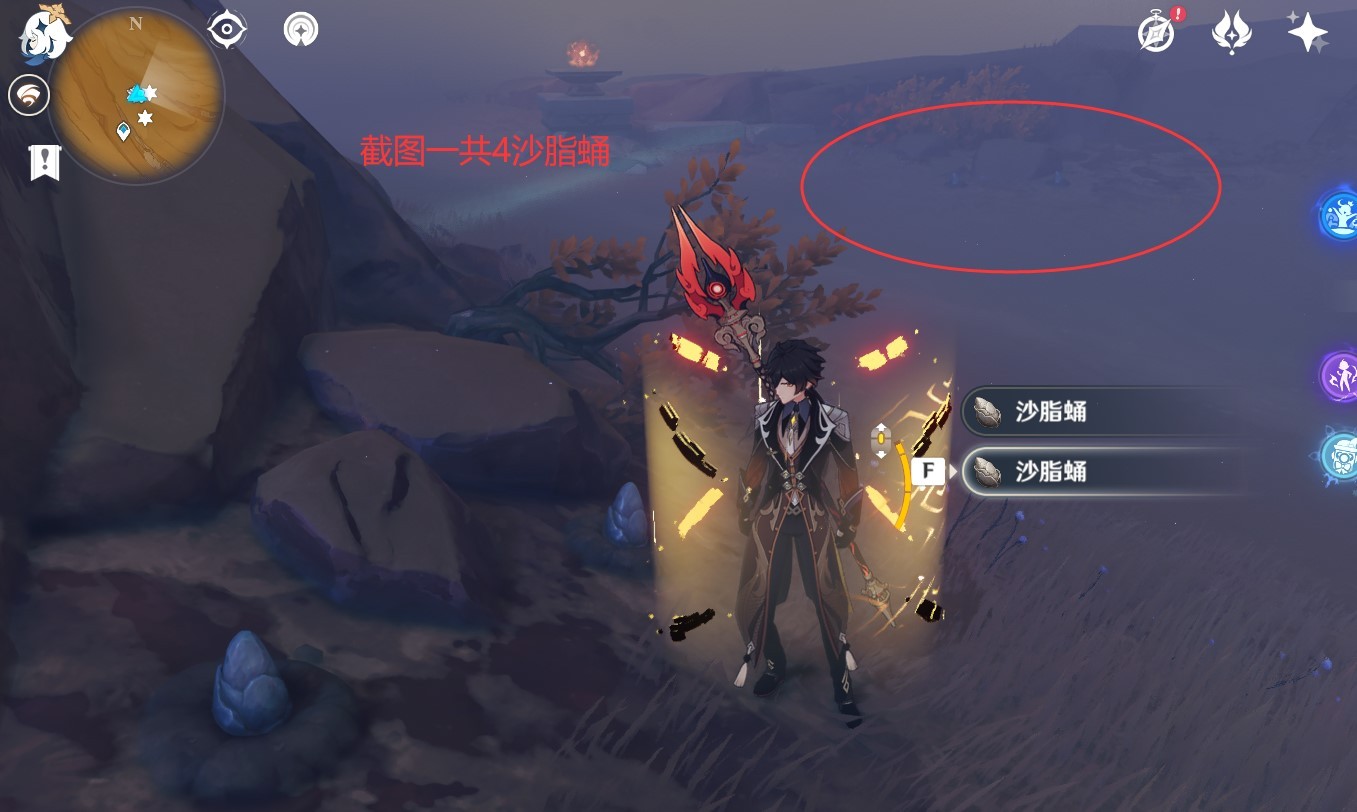Image resolution: width=1357 pixels, height=812 pixels.
Task: Click the purple character buff icon
Action: (x=1341, y=373)
